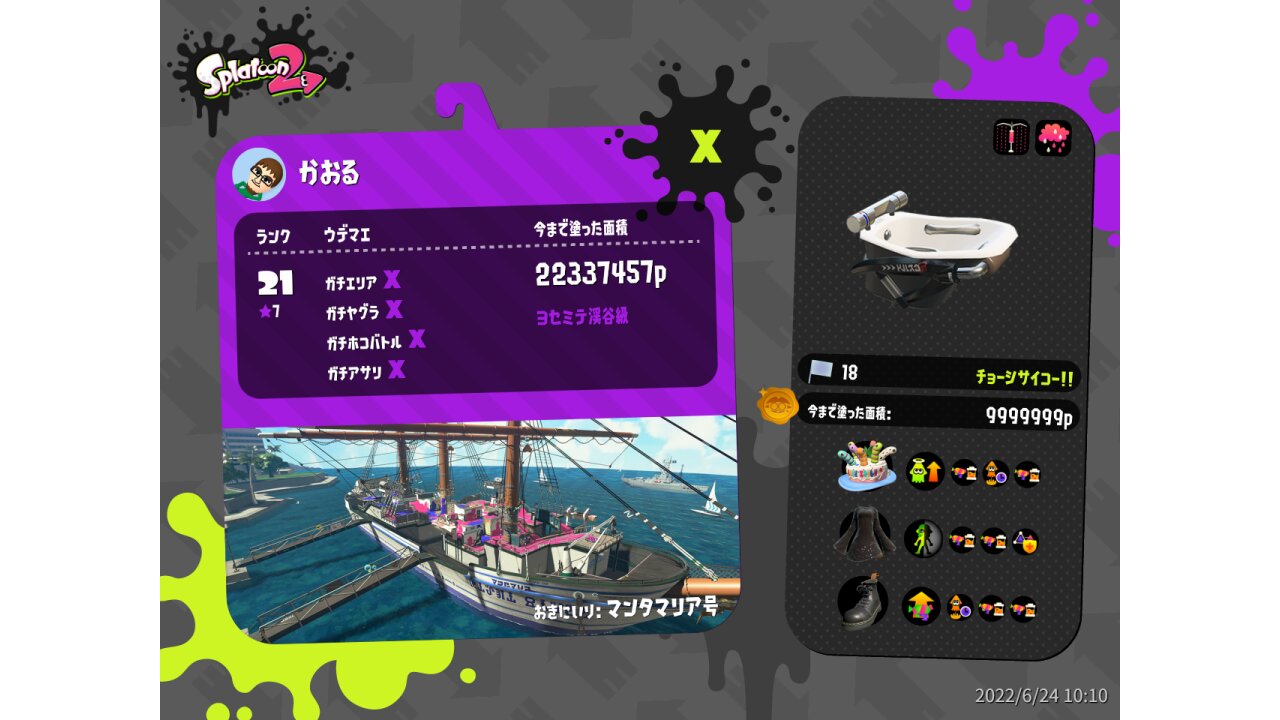Click the Splatoon 2 logo
Viewport: 1280px width, 720px height.
(x=260, y=72)
